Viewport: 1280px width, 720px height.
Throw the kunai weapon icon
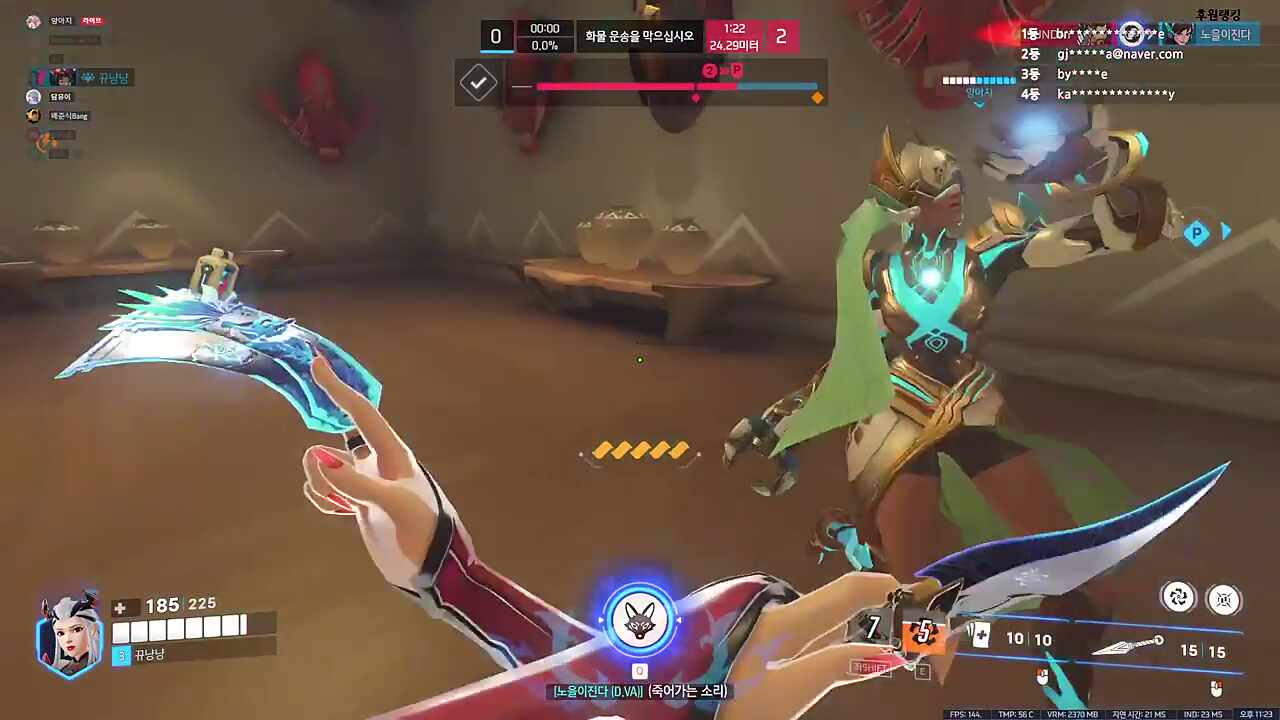coord(1128,646)
